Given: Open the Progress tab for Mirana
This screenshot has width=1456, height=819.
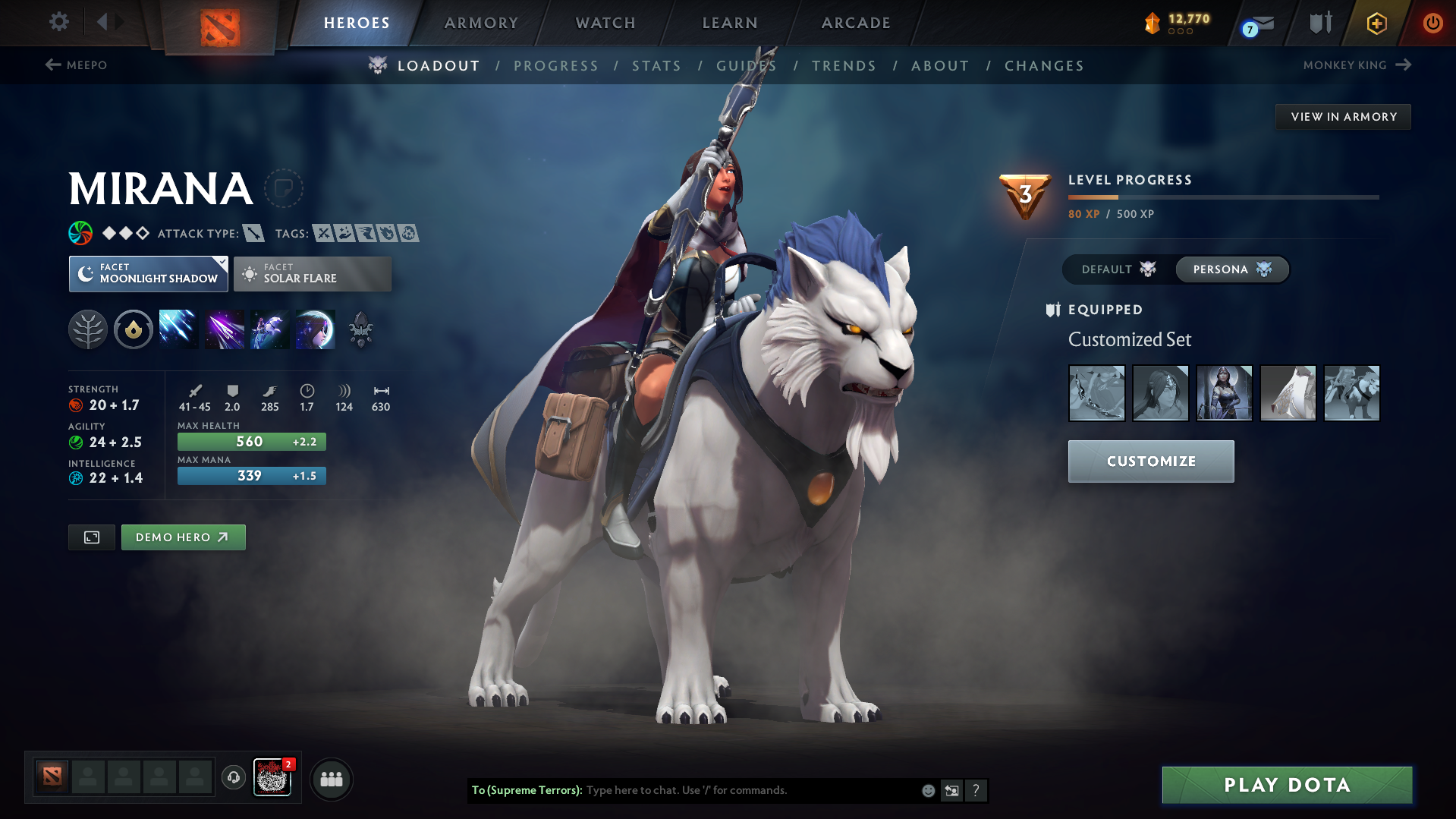Looking at the screenshot, I should (x=556, y=66).
